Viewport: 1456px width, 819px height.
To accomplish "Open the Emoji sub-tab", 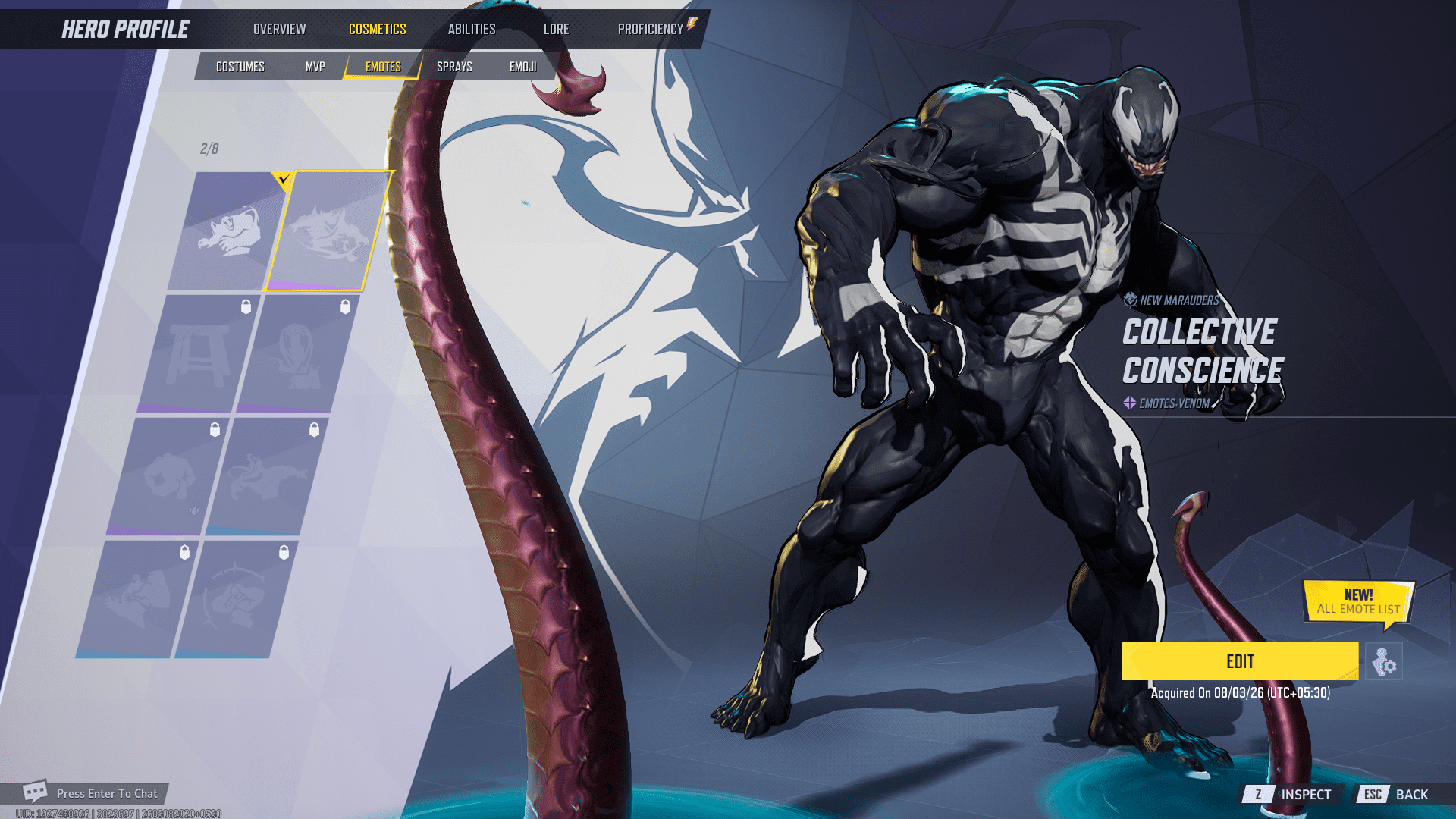I will click(x=522, y=67).
